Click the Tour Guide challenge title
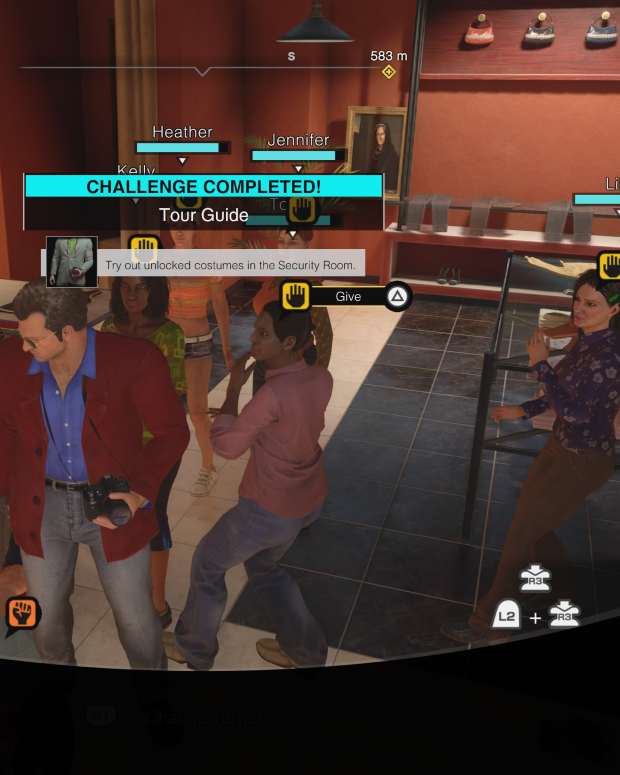Screen dimensions: 620x775 (203, 215)
